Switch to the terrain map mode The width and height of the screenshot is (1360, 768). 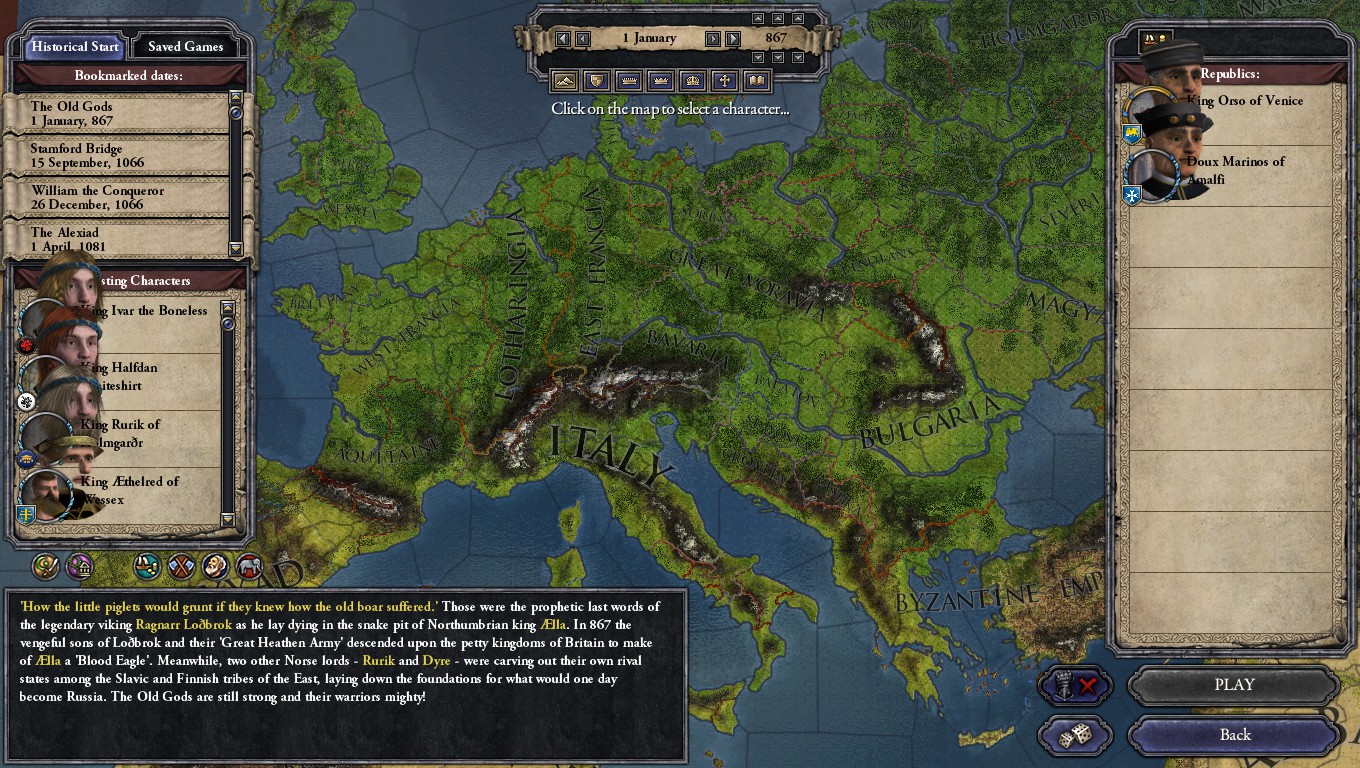point(564,81)
